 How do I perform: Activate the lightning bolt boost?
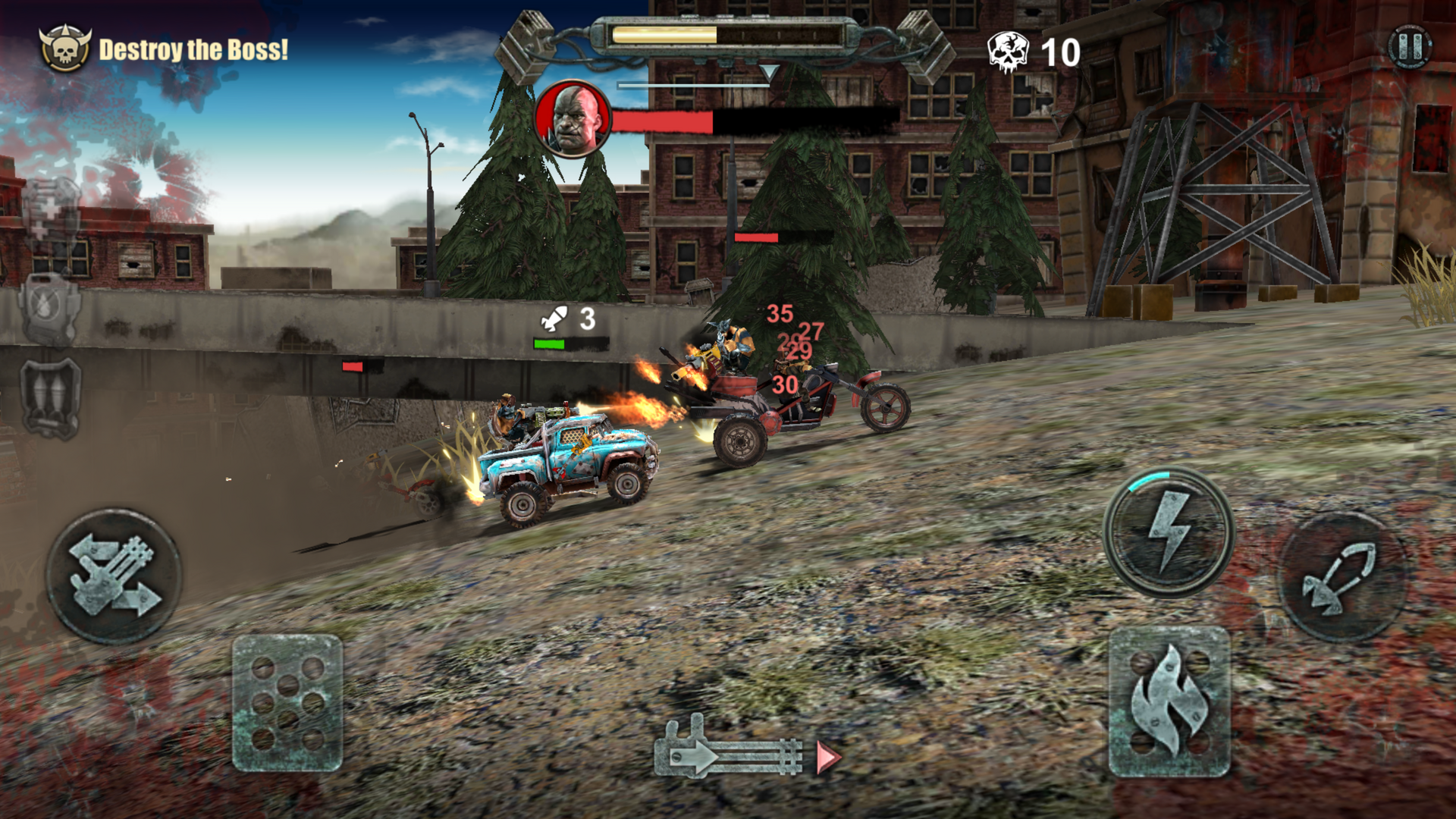1169,532
